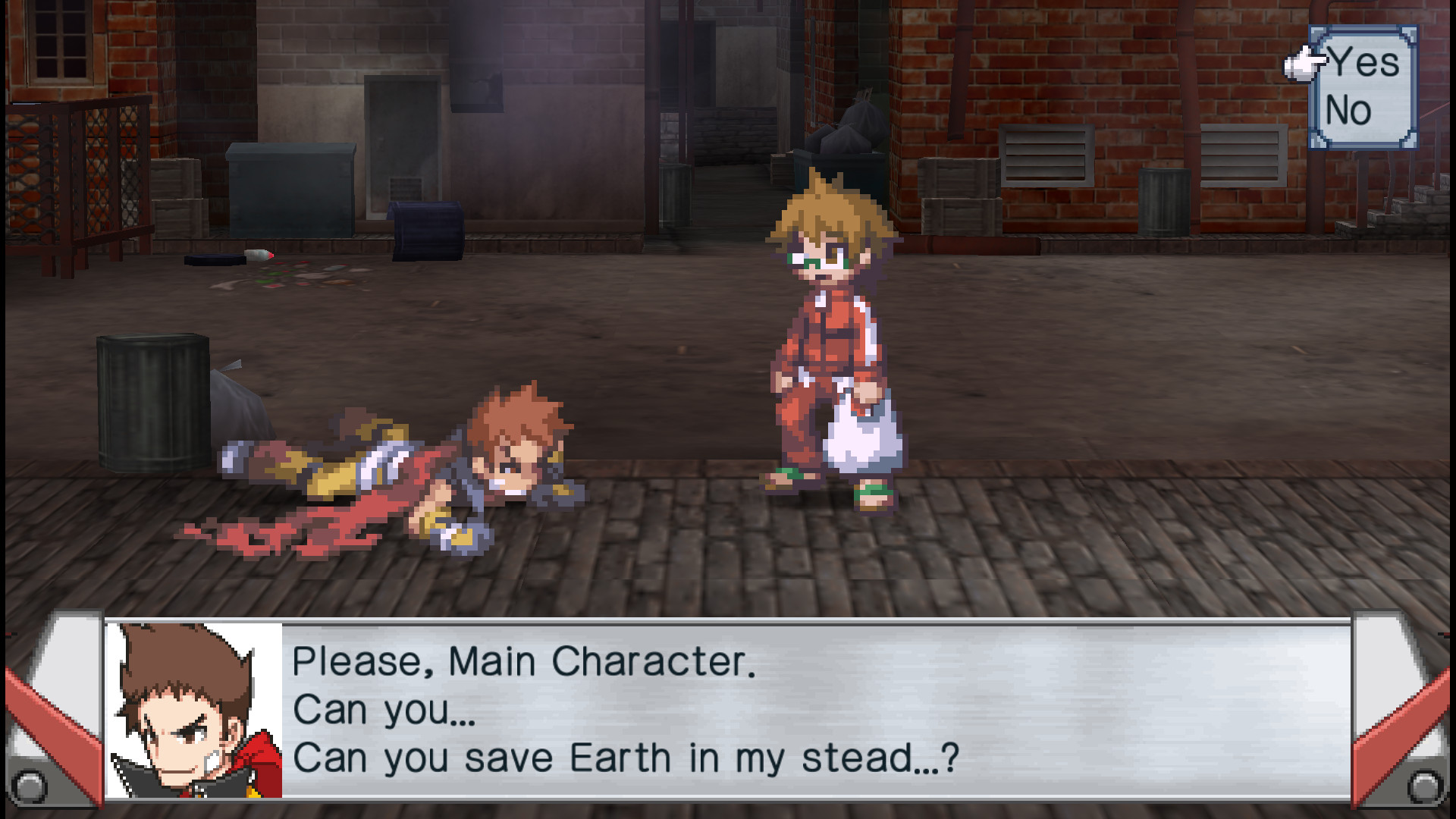The height and width of the screenshot is (819, 1456).
Task: Click the bottle lying on the pavement
Action: pos(258,256)
